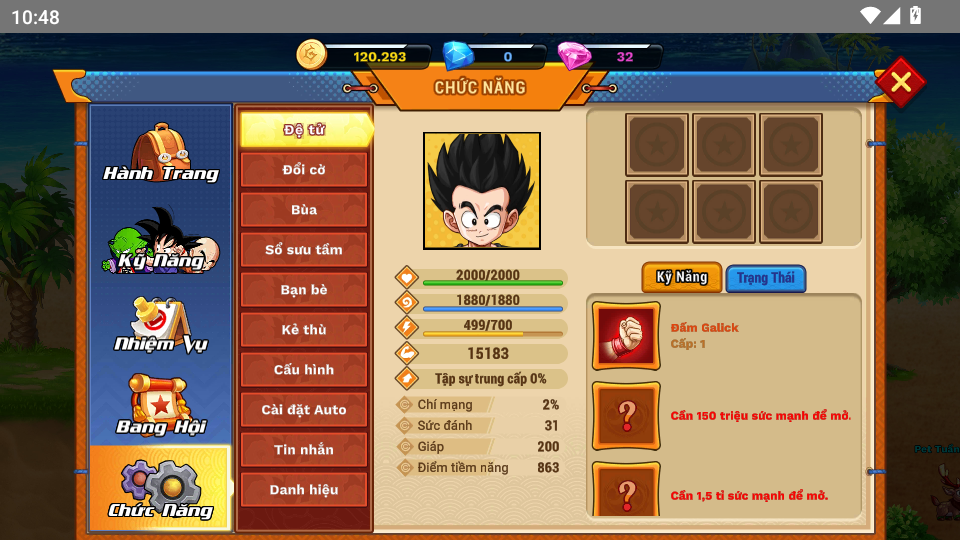Viewport: 960px width, 540px height.
Task: Open the Hành Trang inventory section
Action: click(x=160, y=154)
